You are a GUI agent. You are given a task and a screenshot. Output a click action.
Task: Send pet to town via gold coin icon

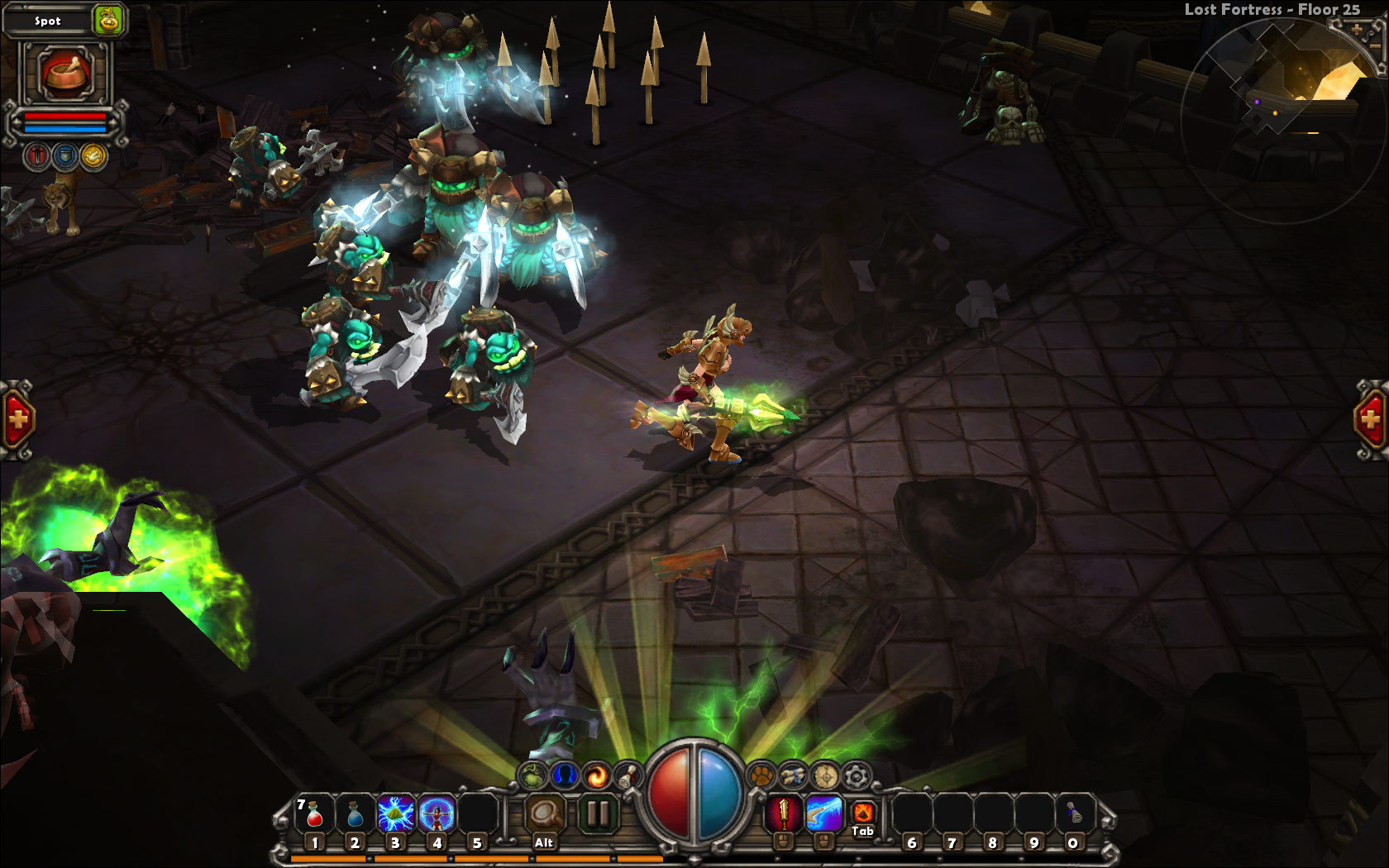92,155
